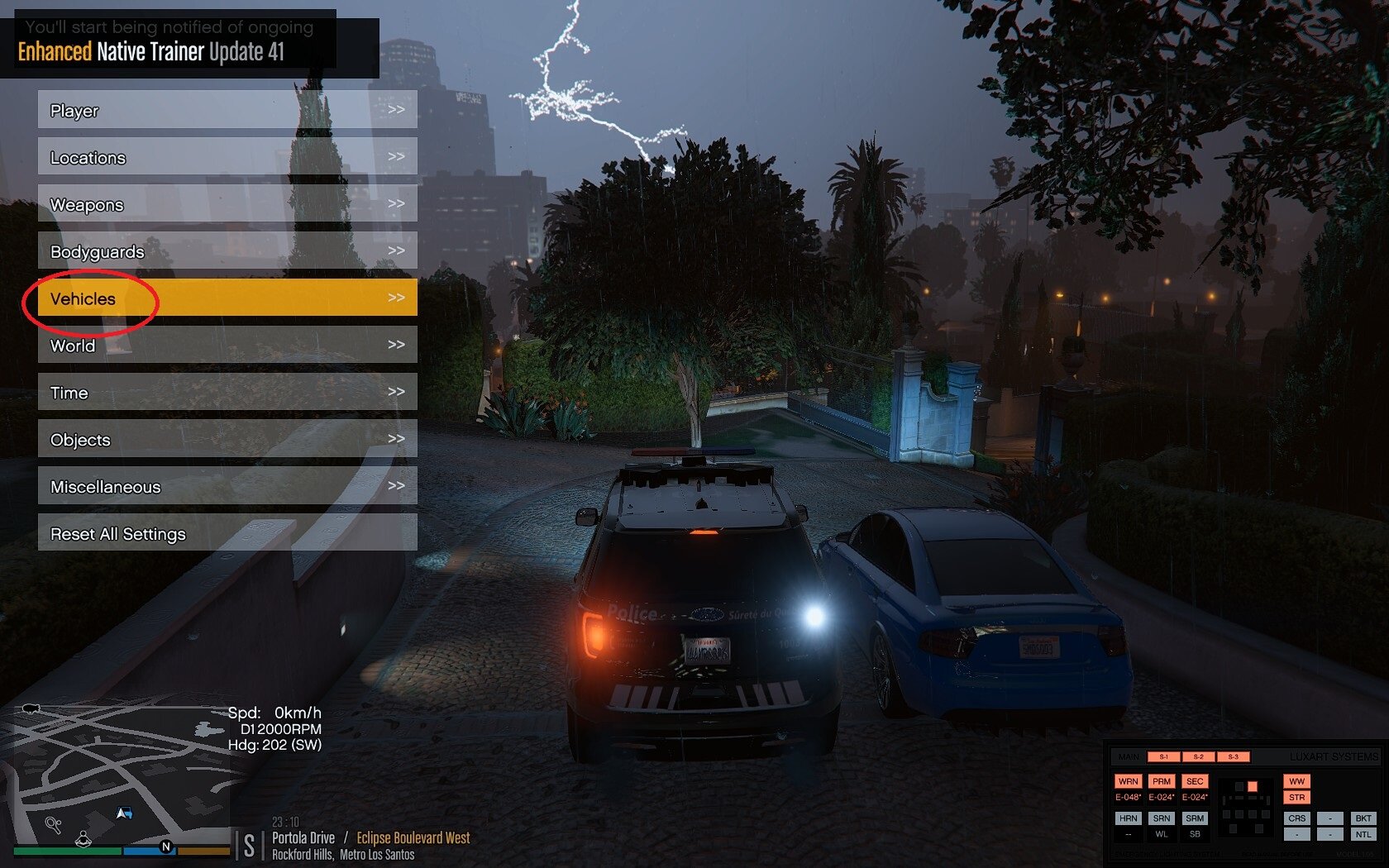This screenshot has width=1389, height=868.
Task: Choose the Bodyguards menu entry
Action: click(x=227, y=251)
